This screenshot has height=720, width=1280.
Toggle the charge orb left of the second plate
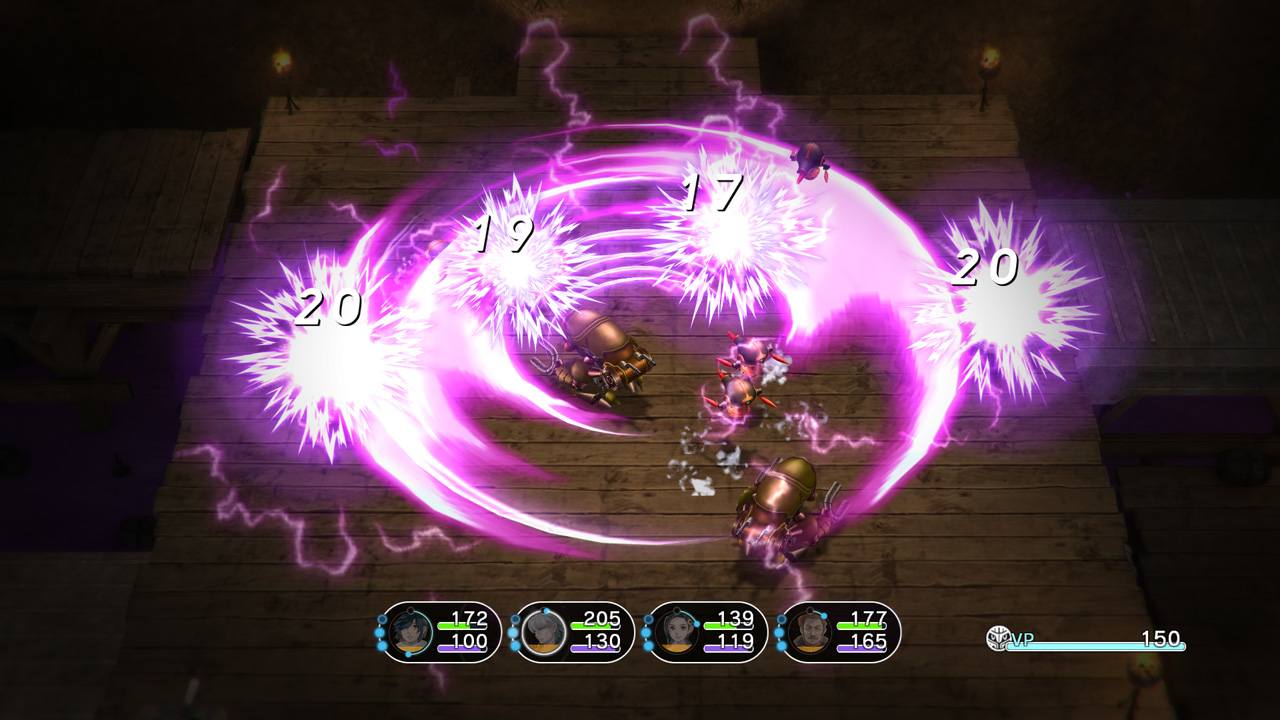tap(515, 630)
